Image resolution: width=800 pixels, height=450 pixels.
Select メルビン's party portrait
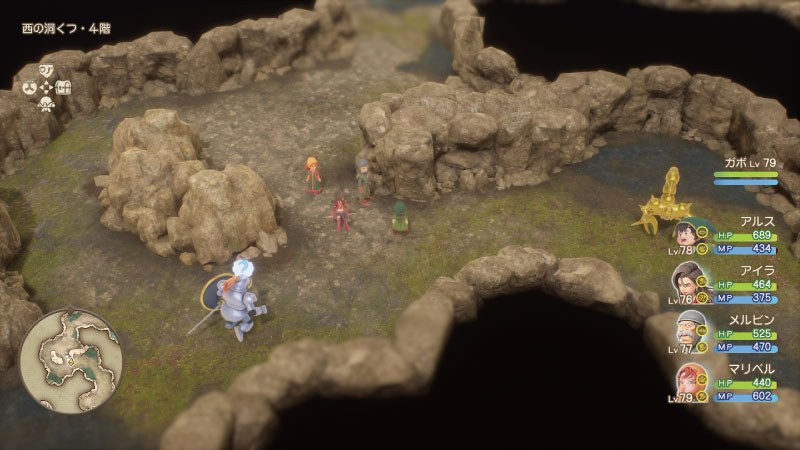click(683, 332)
